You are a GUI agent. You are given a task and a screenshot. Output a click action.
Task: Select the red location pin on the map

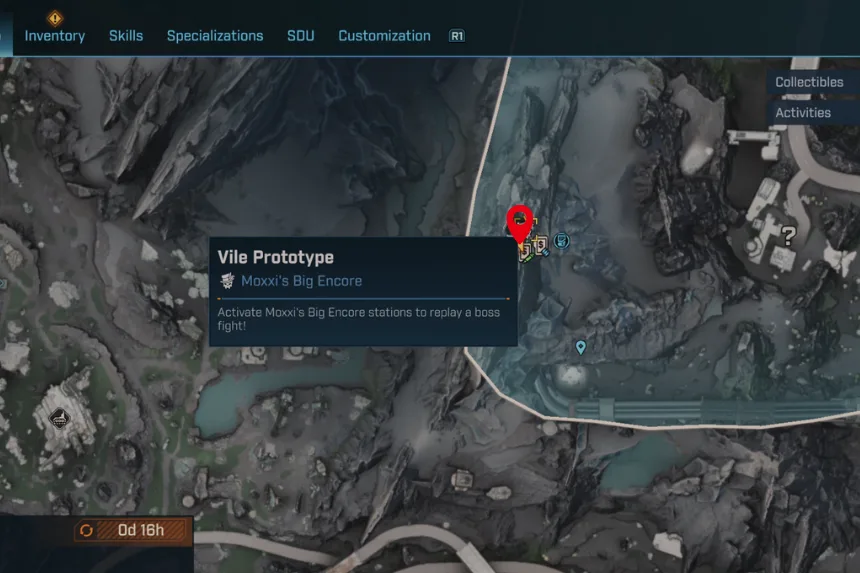coord(520,223)
